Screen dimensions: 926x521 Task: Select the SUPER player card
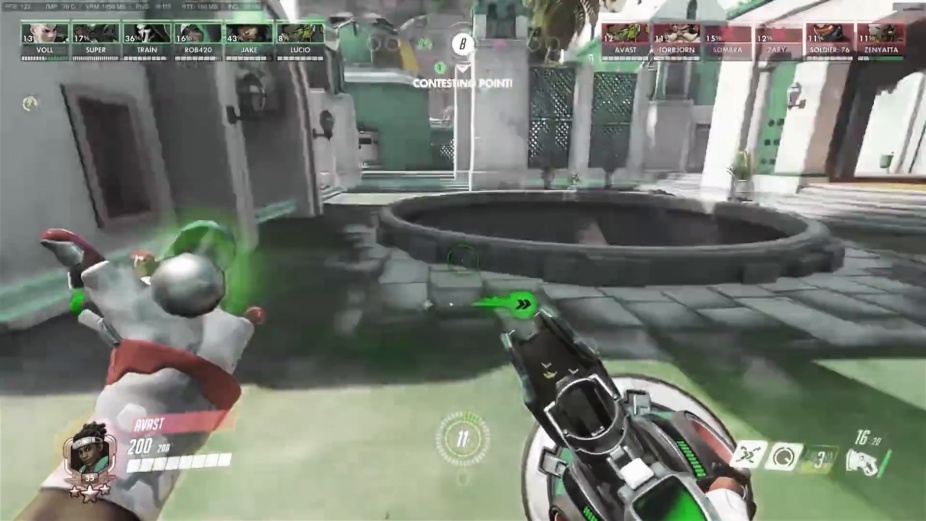pyautogui.click(x=95, y=41)
